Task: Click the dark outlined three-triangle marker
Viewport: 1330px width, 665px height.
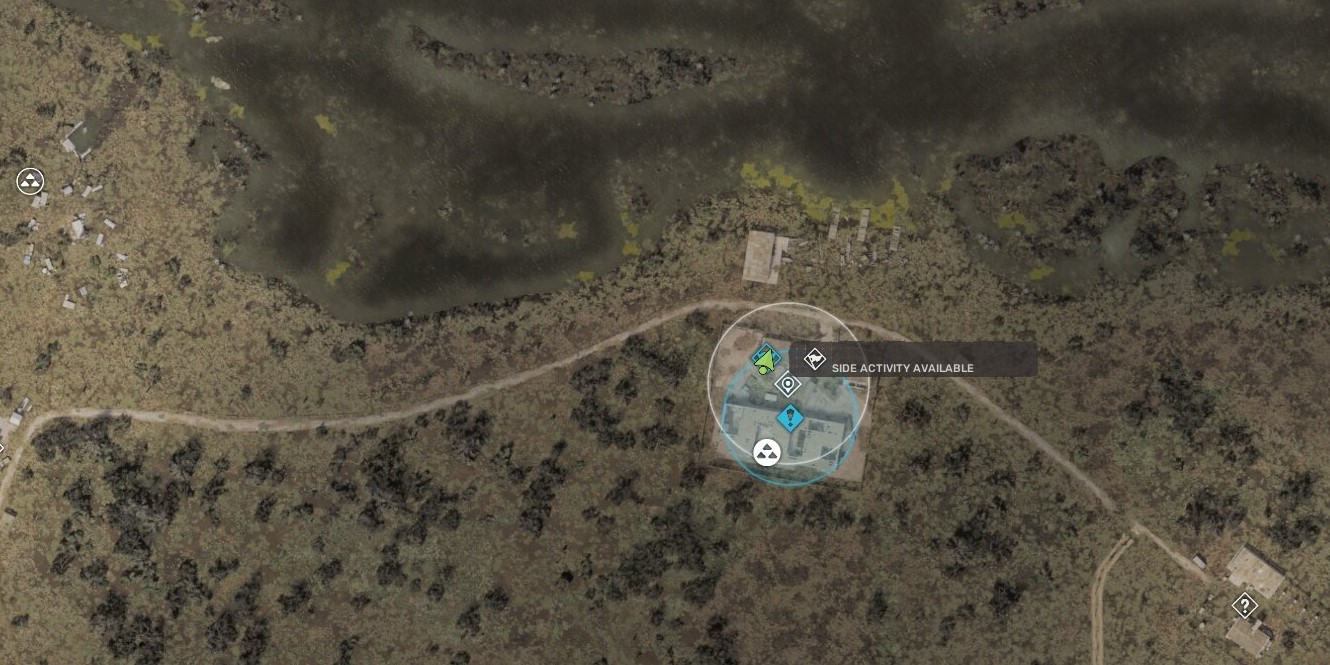Action: [30, 181]
